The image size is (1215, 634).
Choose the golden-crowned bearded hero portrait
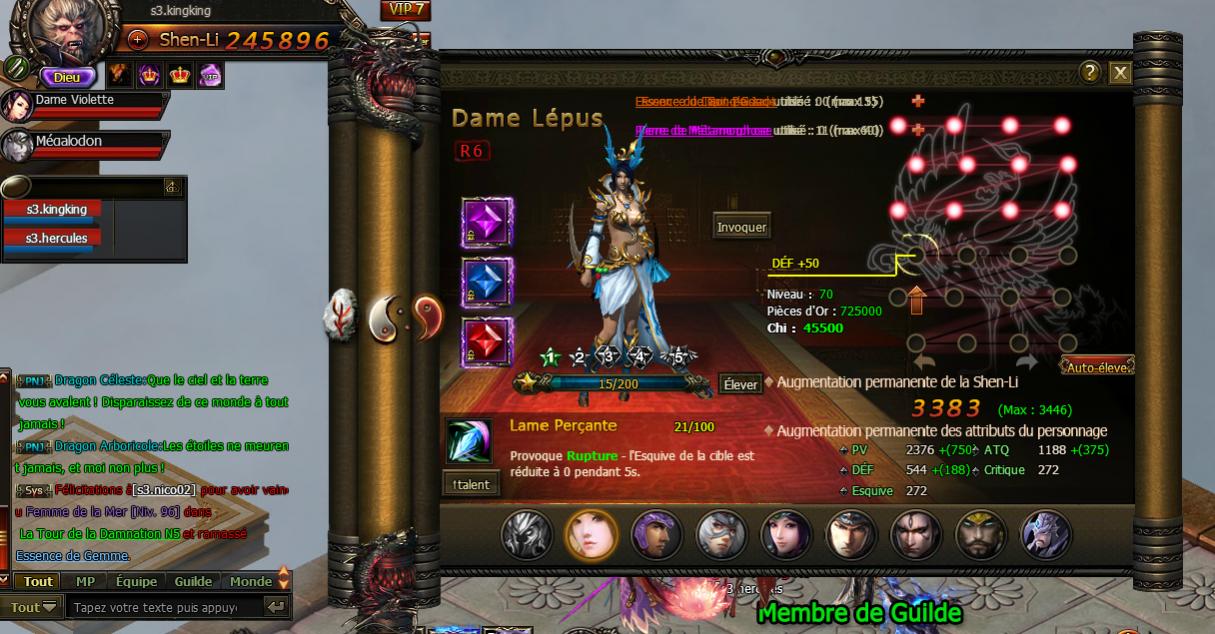tap(981, 535)
